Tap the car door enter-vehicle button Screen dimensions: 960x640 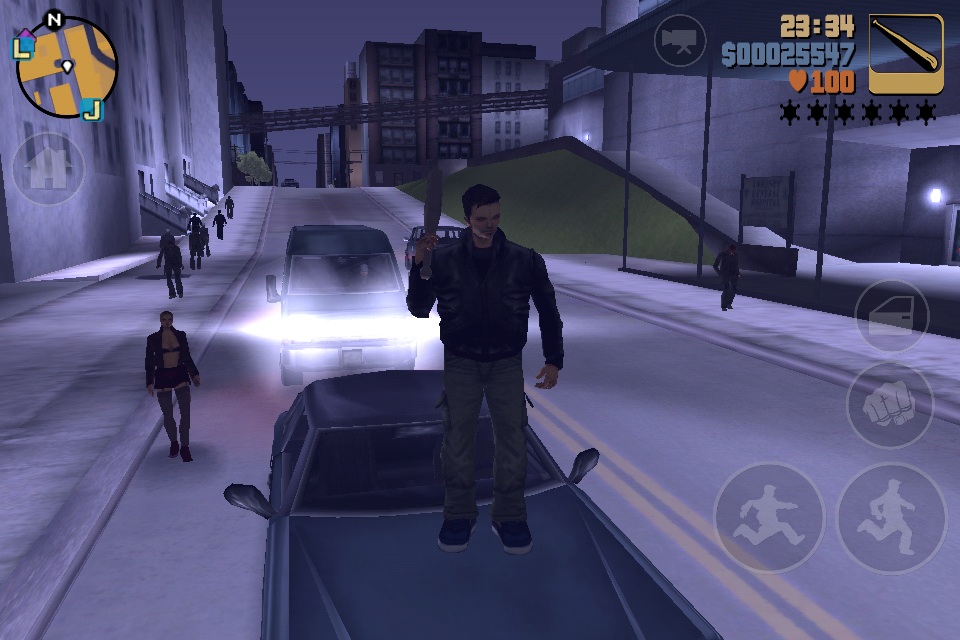click(891, 317)
